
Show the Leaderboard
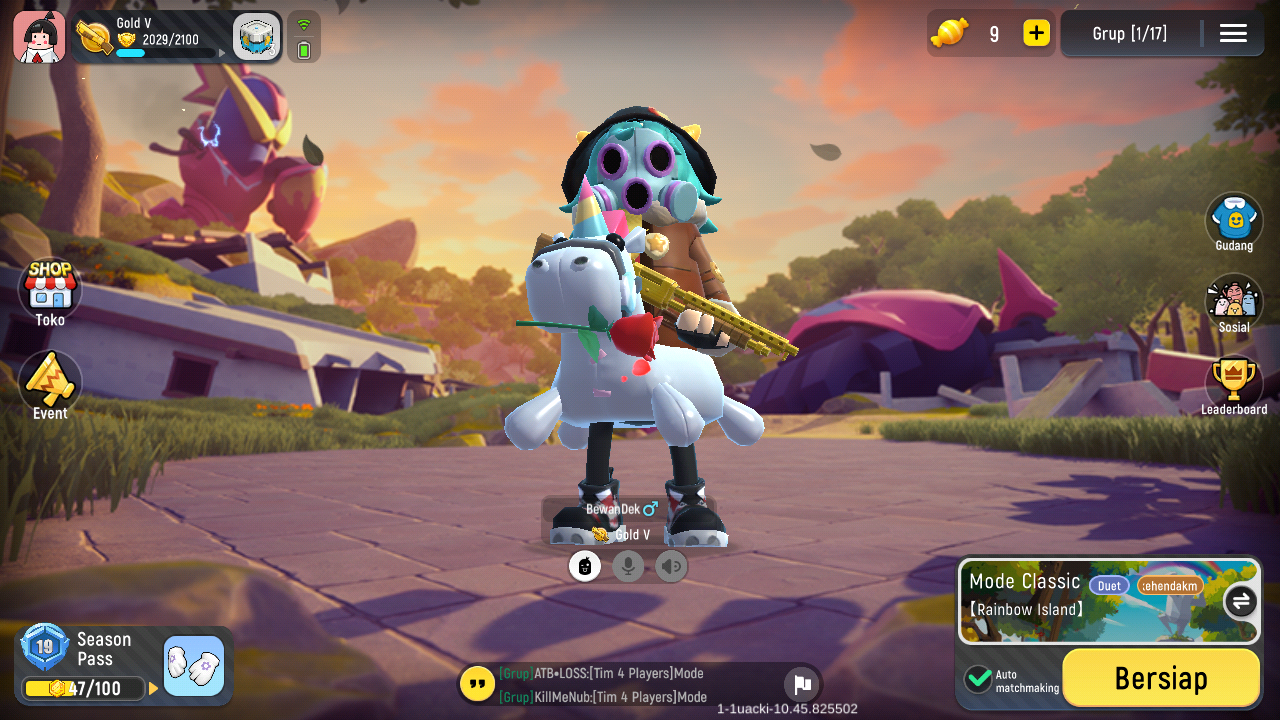tap(1233, 385)
